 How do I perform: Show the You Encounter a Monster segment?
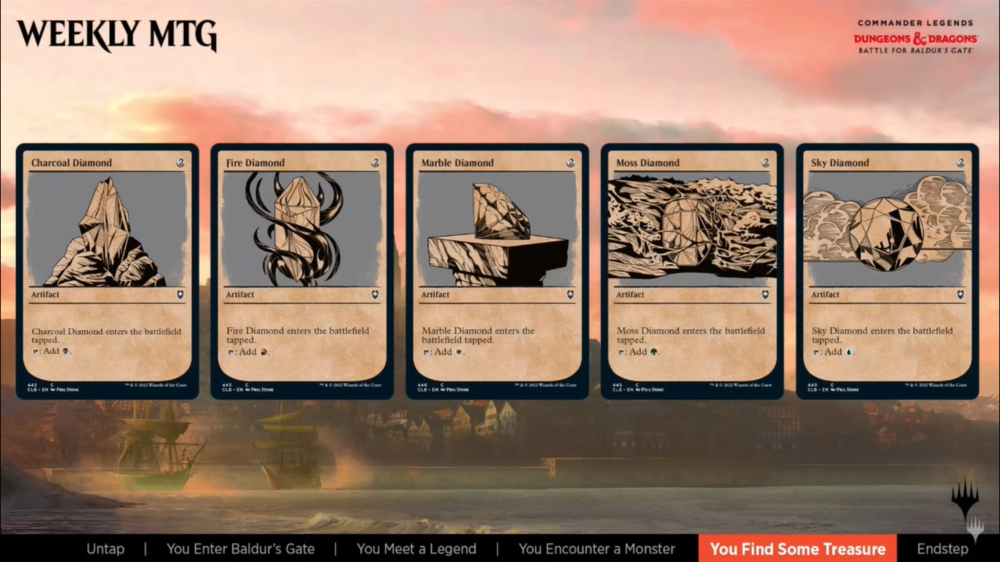[597, 548]
